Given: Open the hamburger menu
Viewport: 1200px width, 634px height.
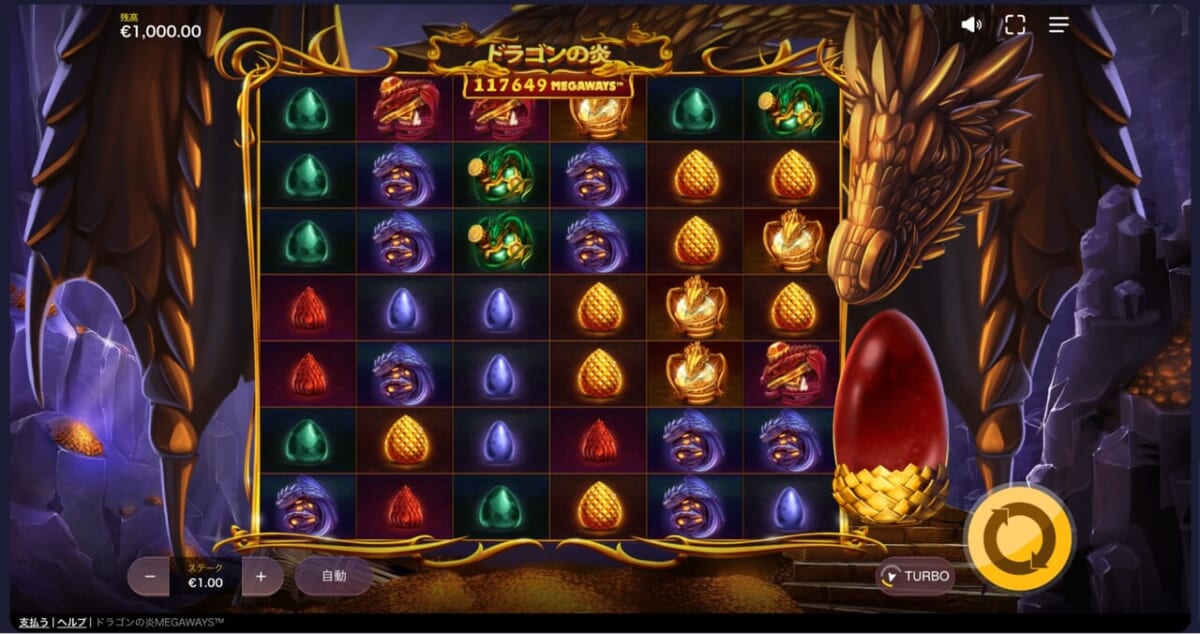Looking at the screenshot, I should pyautogui.click(x=1059, y=25).
